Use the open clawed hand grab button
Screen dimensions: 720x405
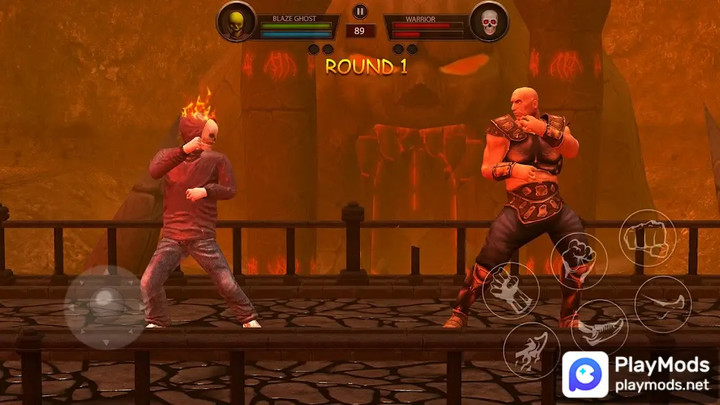(510, 290)
